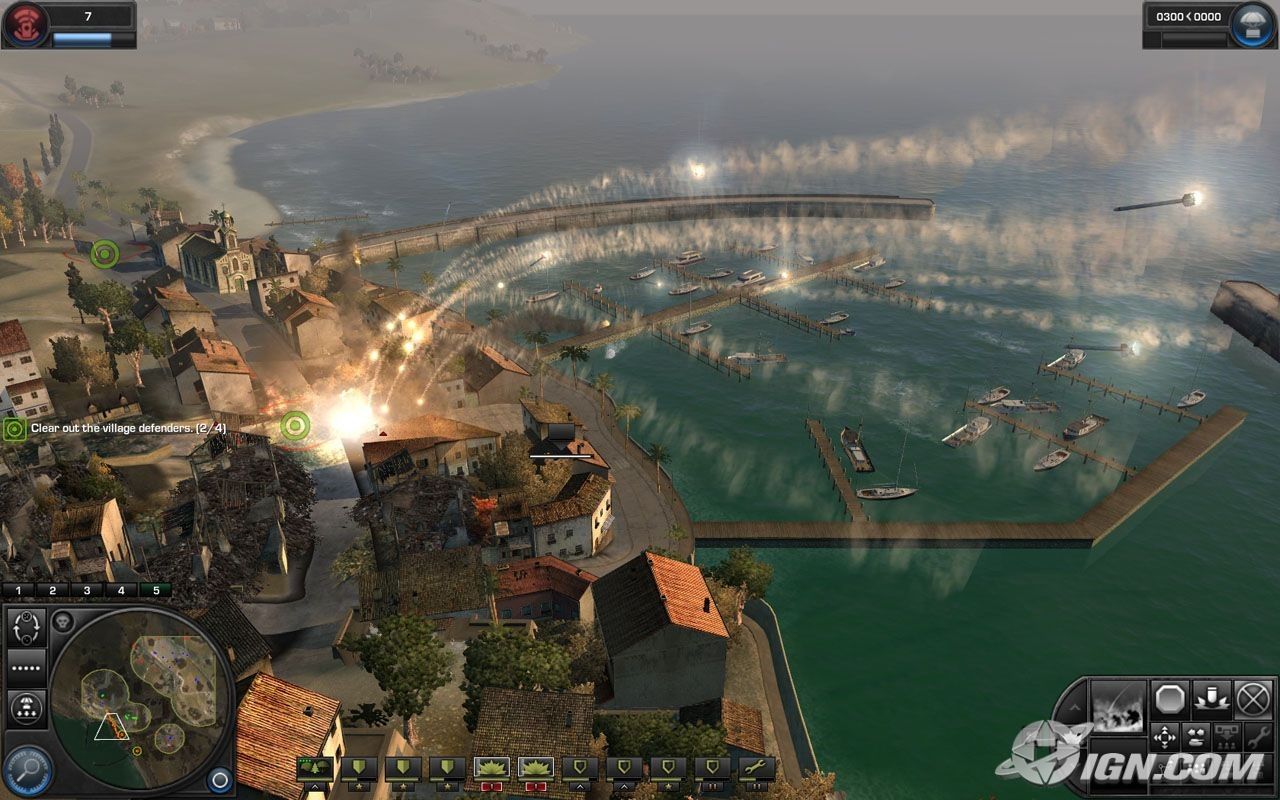1280x800 pixels.
Task: Select control group 1 tab
Action: point(18,590)
